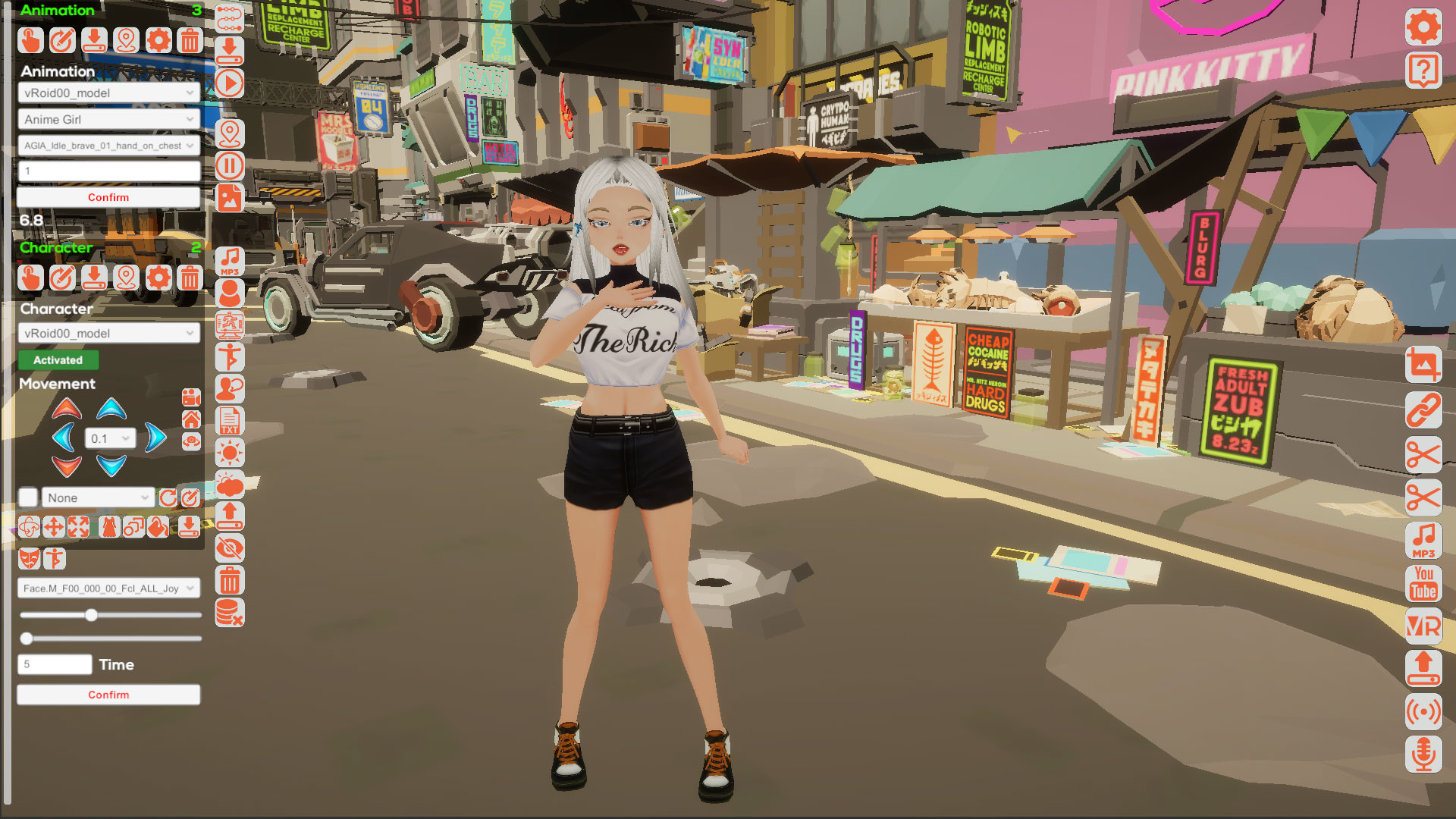Screen dimensions: 1456x819
Task: Expand the AGIA_Idle_brave animation dropdown
Action: [108, 146]
